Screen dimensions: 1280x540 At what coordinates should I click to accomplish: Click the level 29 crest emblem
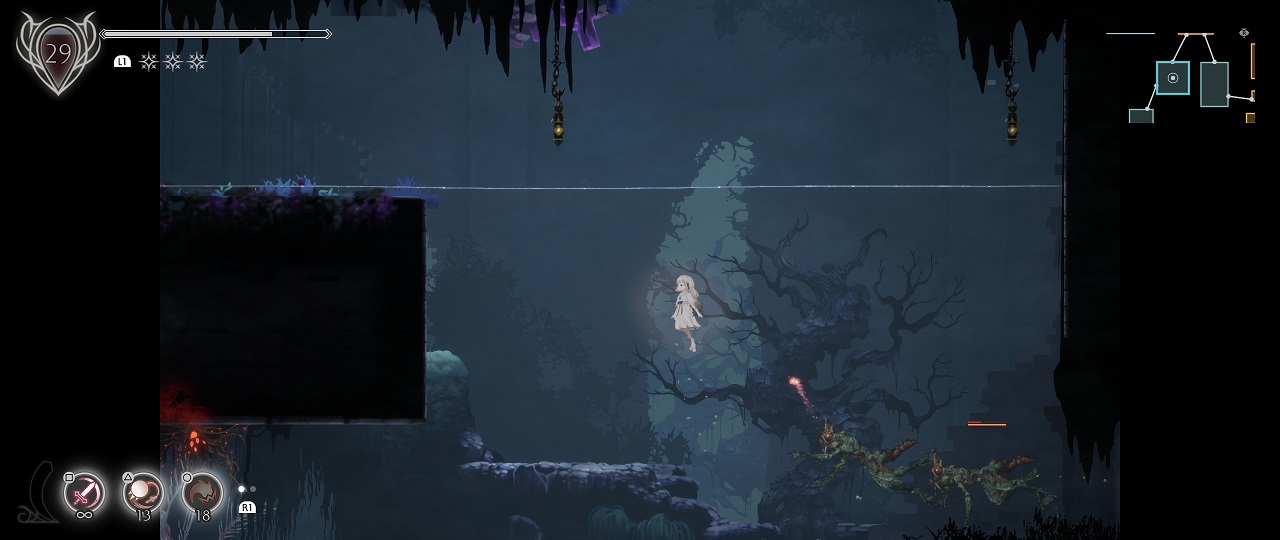57,53
